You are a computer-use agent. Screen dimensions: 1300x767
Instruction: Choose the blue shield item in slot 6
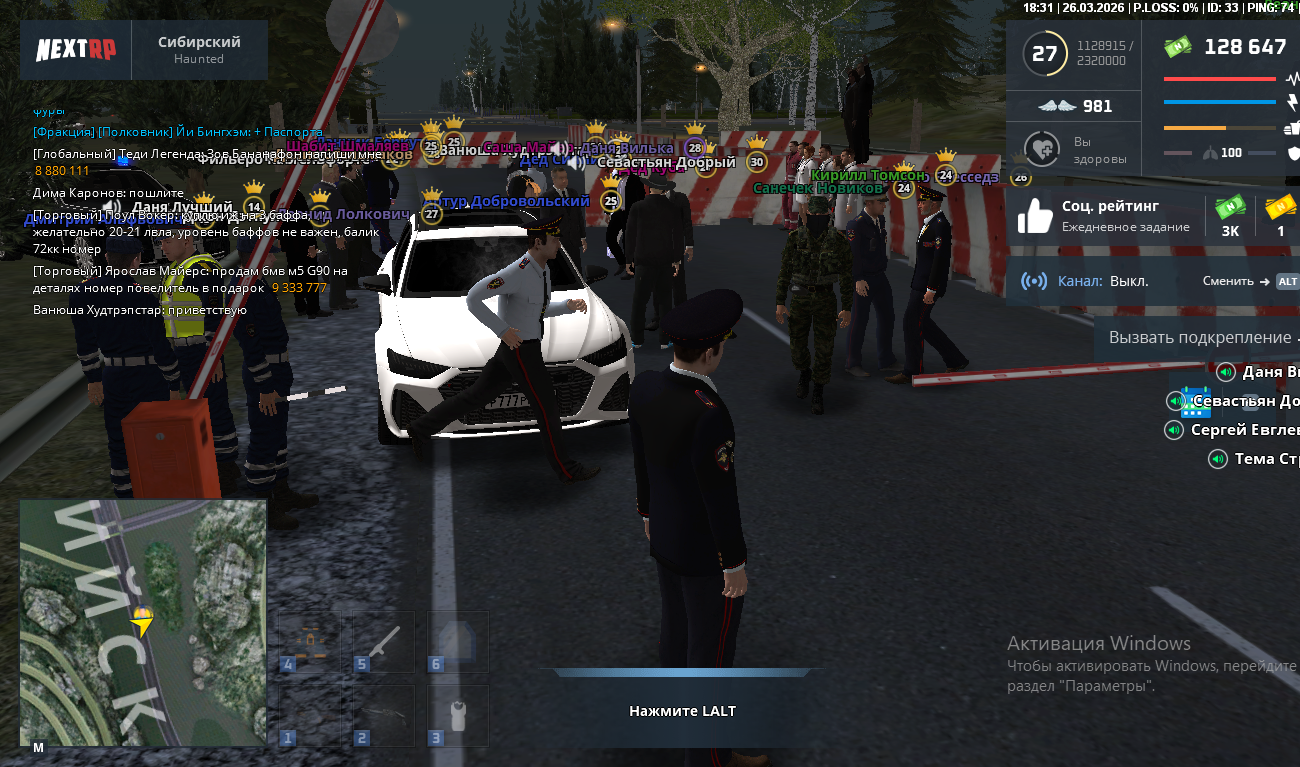pyautogui.click(x=458, y=644)
